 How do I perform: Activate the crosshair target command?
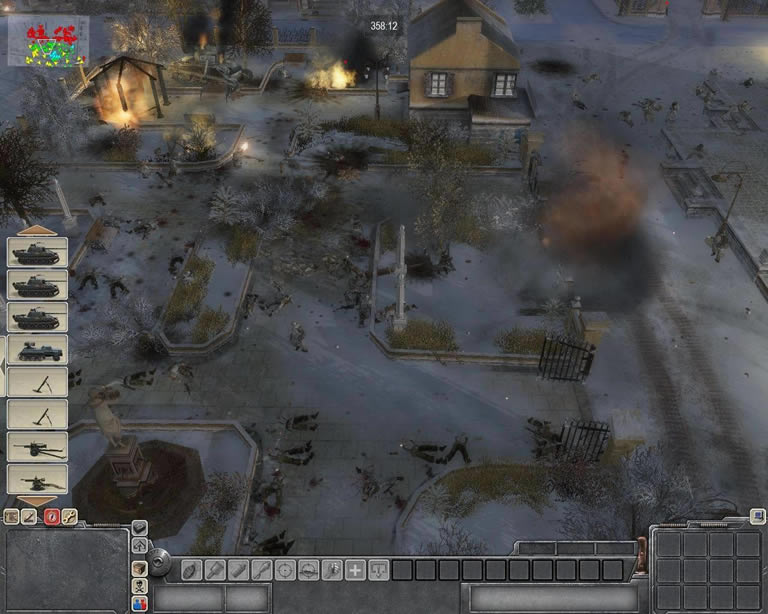(x=286, y=570)
